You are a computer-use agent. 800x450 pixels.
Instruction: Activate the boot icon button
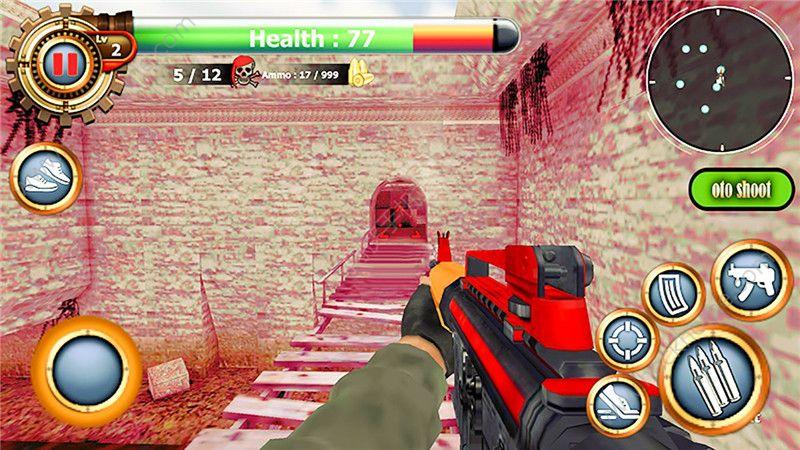(x=617, y=406)
